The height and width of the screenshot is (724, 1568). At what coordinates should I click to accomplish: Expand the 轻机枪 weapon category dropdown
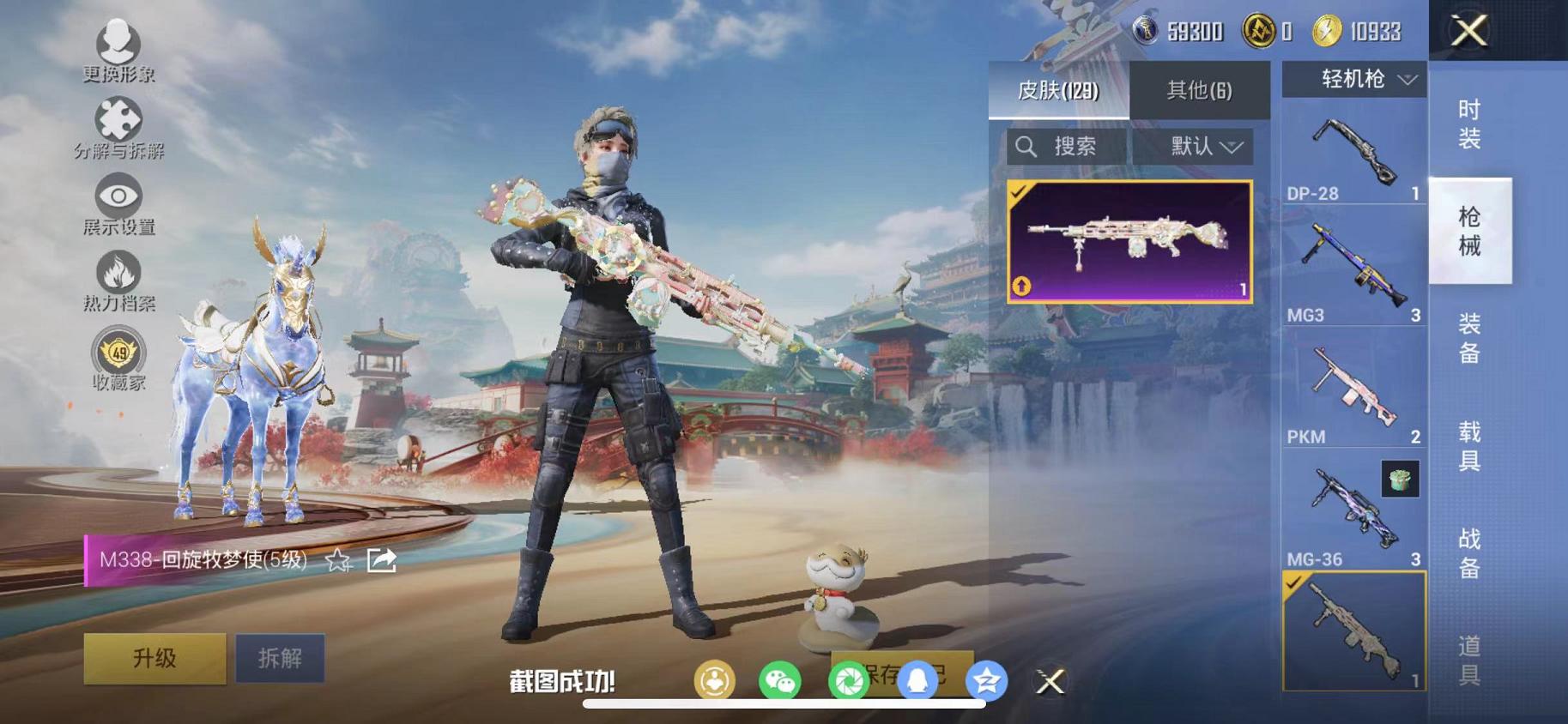point(1354,80)
